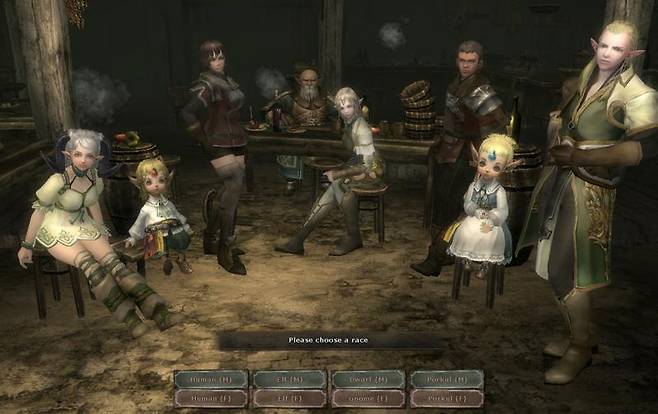Choose the Porkul (M) race button
Screen dimensions: 658x414
446,379
